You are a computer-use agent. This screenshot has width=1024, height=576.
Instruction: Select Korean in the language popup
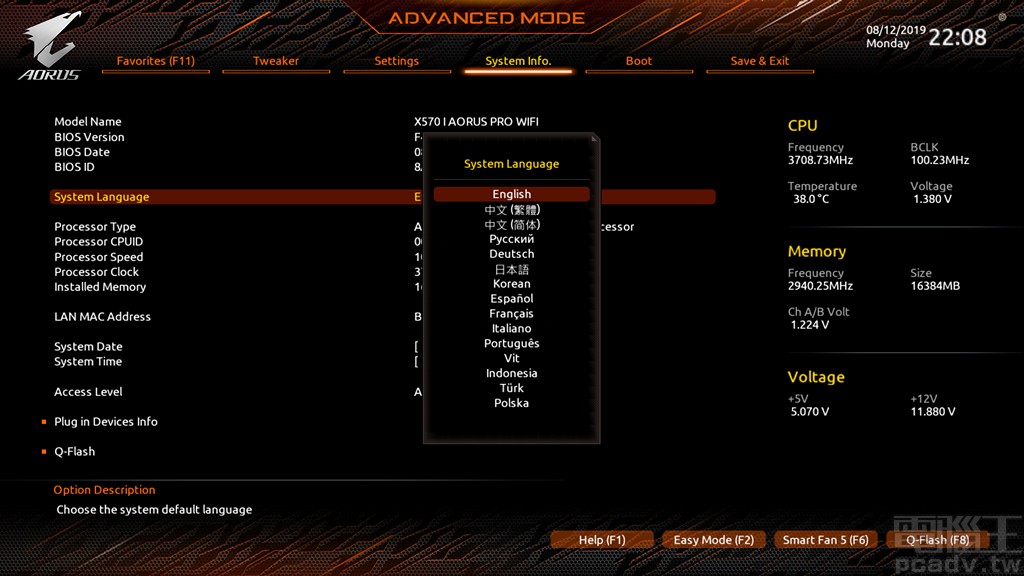(511, 284)
